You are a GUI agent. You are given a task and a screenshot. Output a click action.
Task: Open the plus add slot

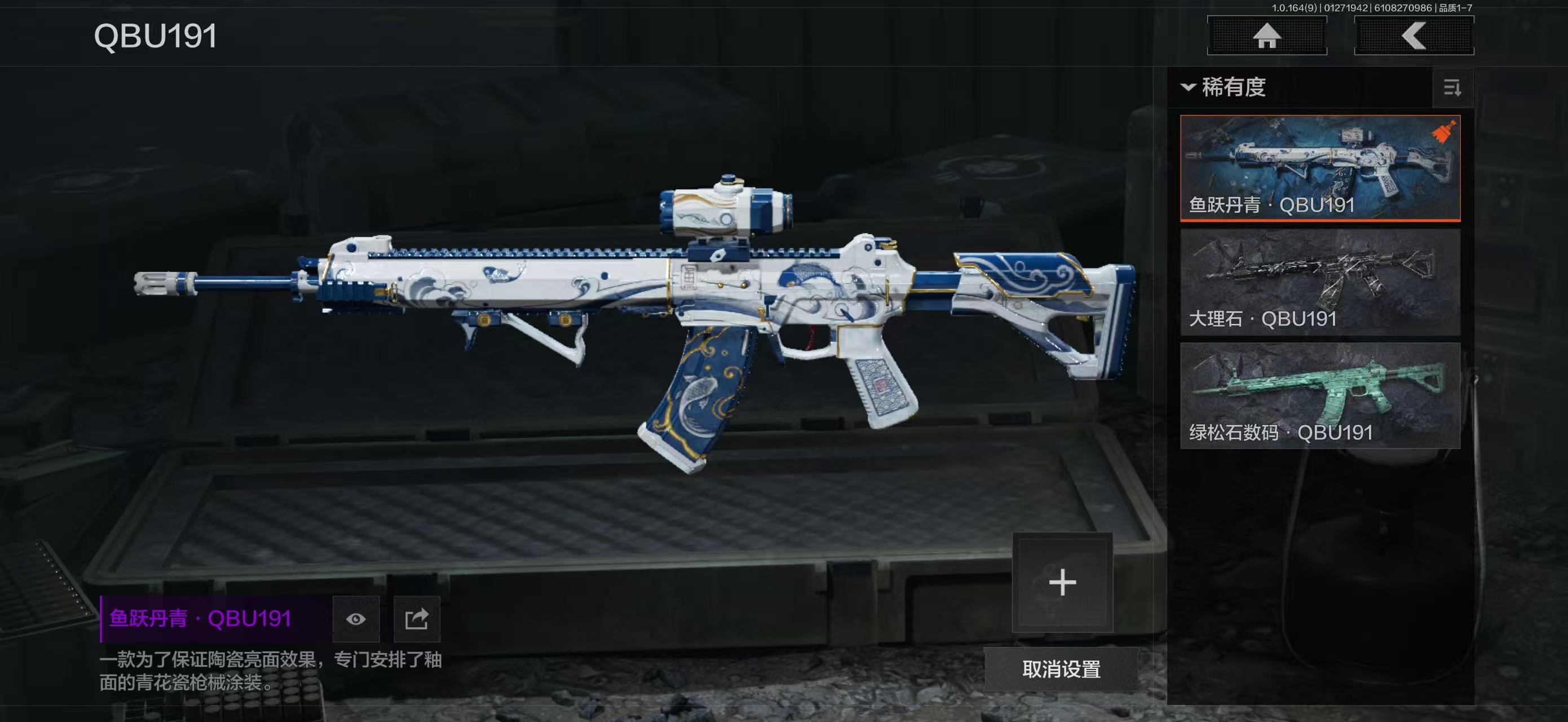(x=1062, y=583)
